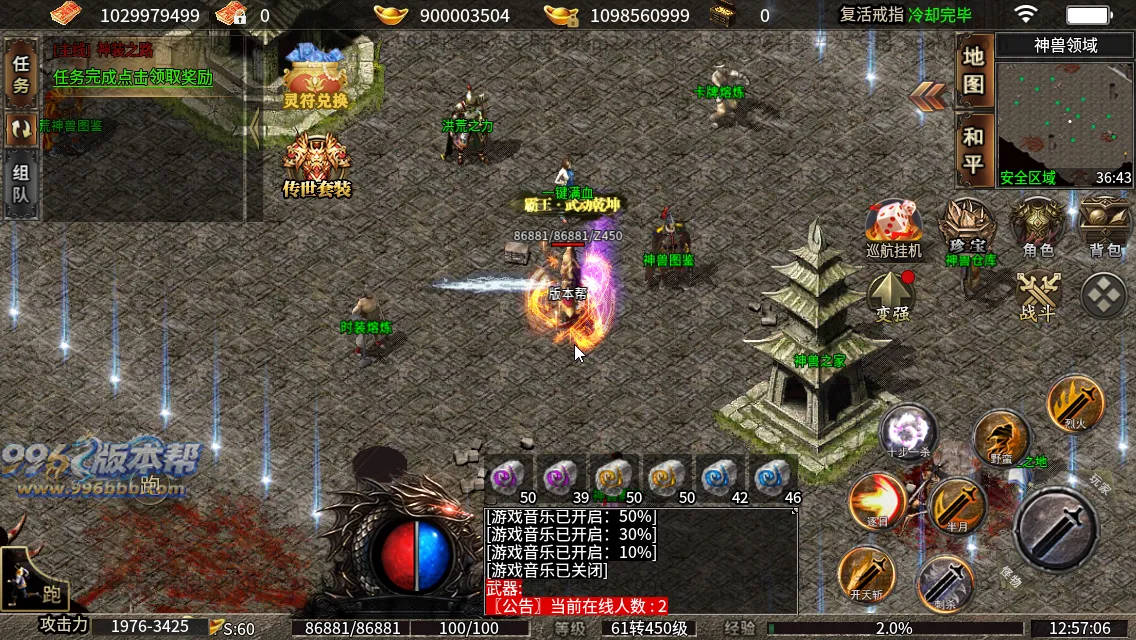Open the 地图 map button
The image size is (1136, 640).
pyautogui.click(x=974, y=70)
